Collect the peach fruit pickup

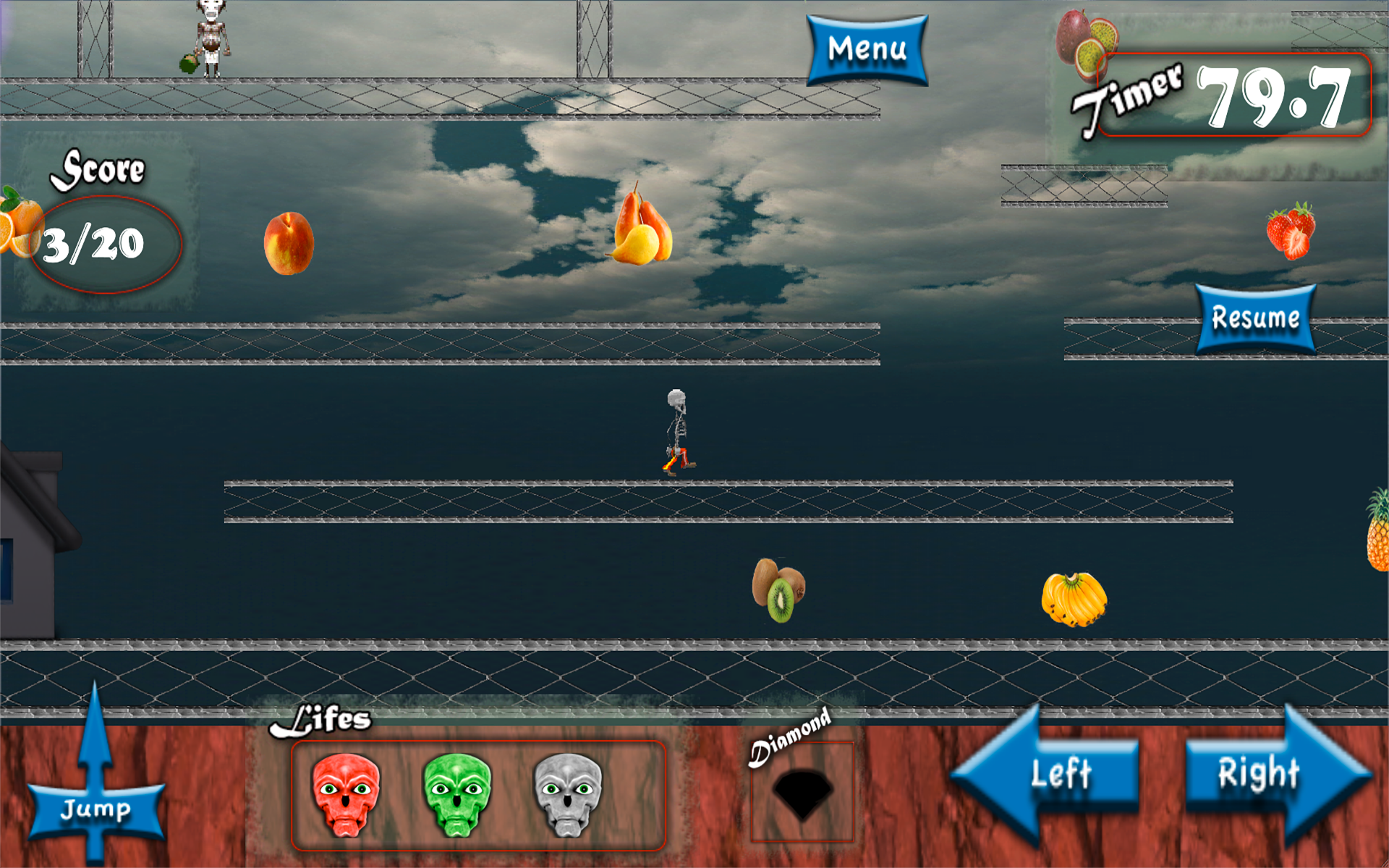point(289,244)
